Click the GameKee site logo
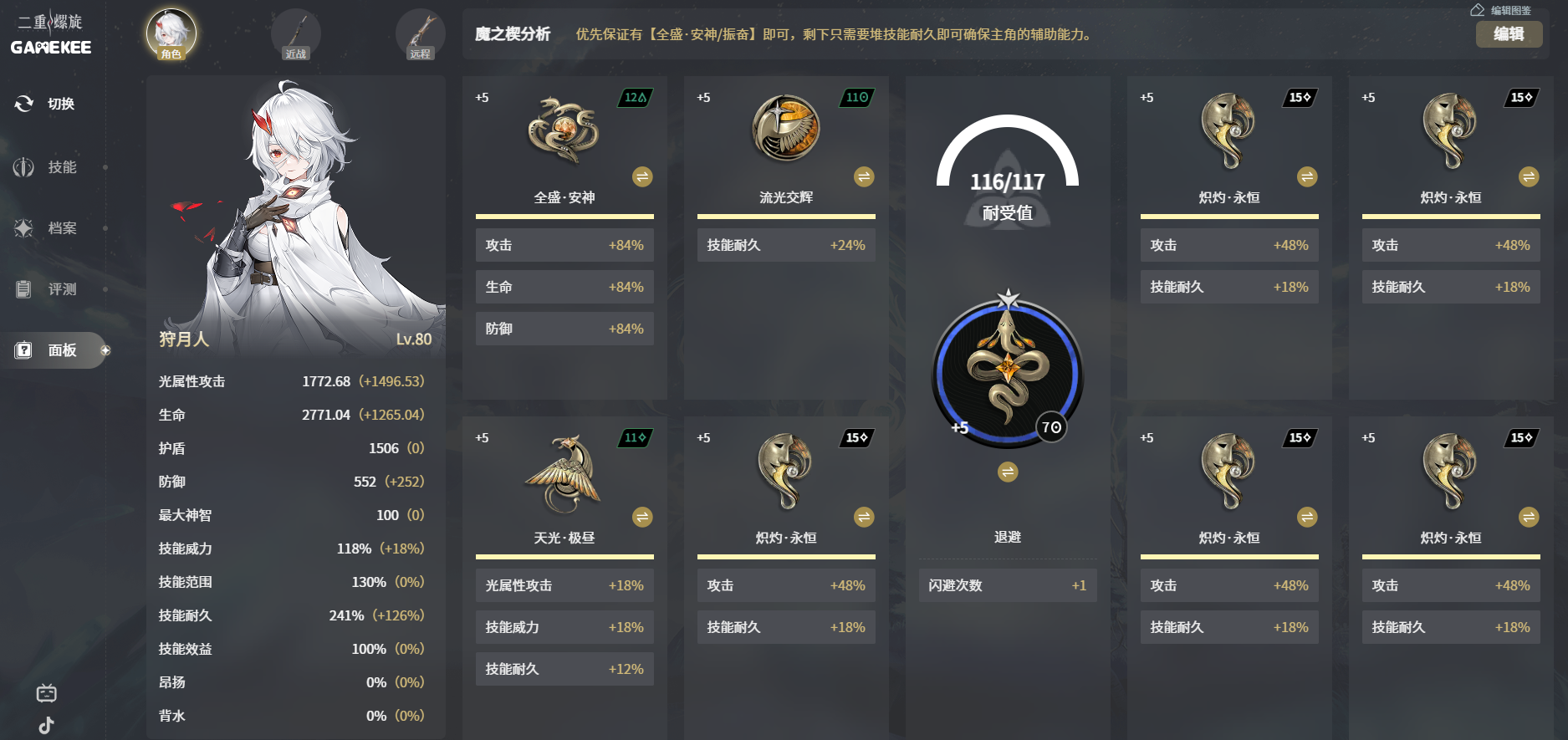The image size is (1568, 740). [51, 35]
